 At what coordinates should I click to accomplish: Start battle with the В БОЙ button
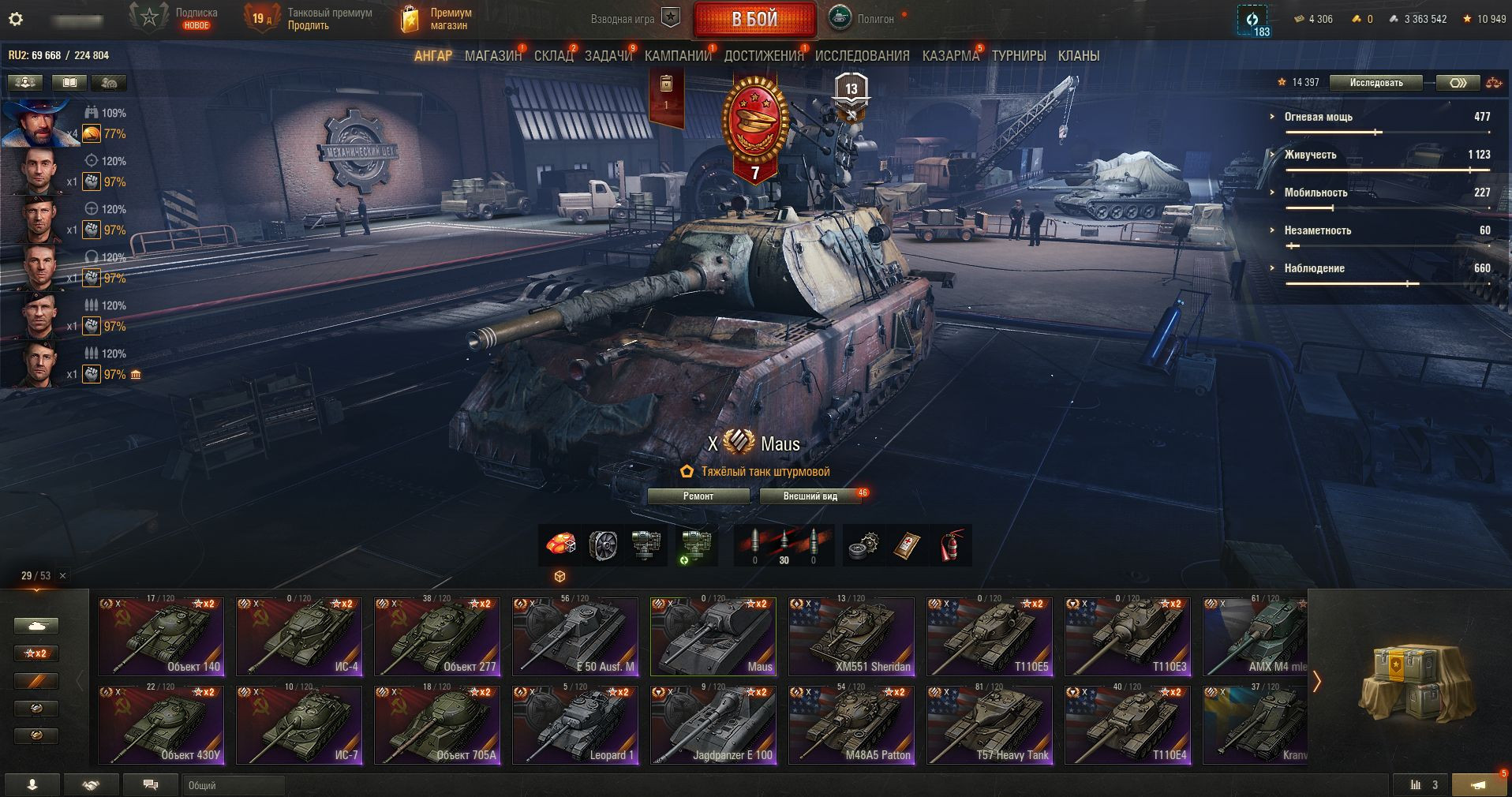click(x=754, y=20)
